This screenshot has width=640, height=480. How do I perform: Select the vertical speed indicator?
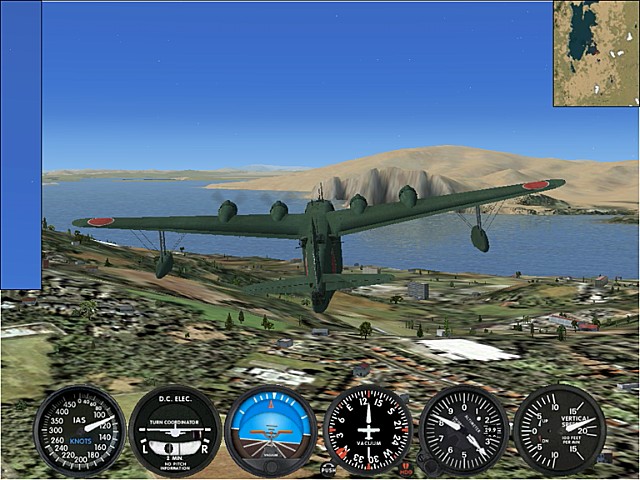(559, 429)
